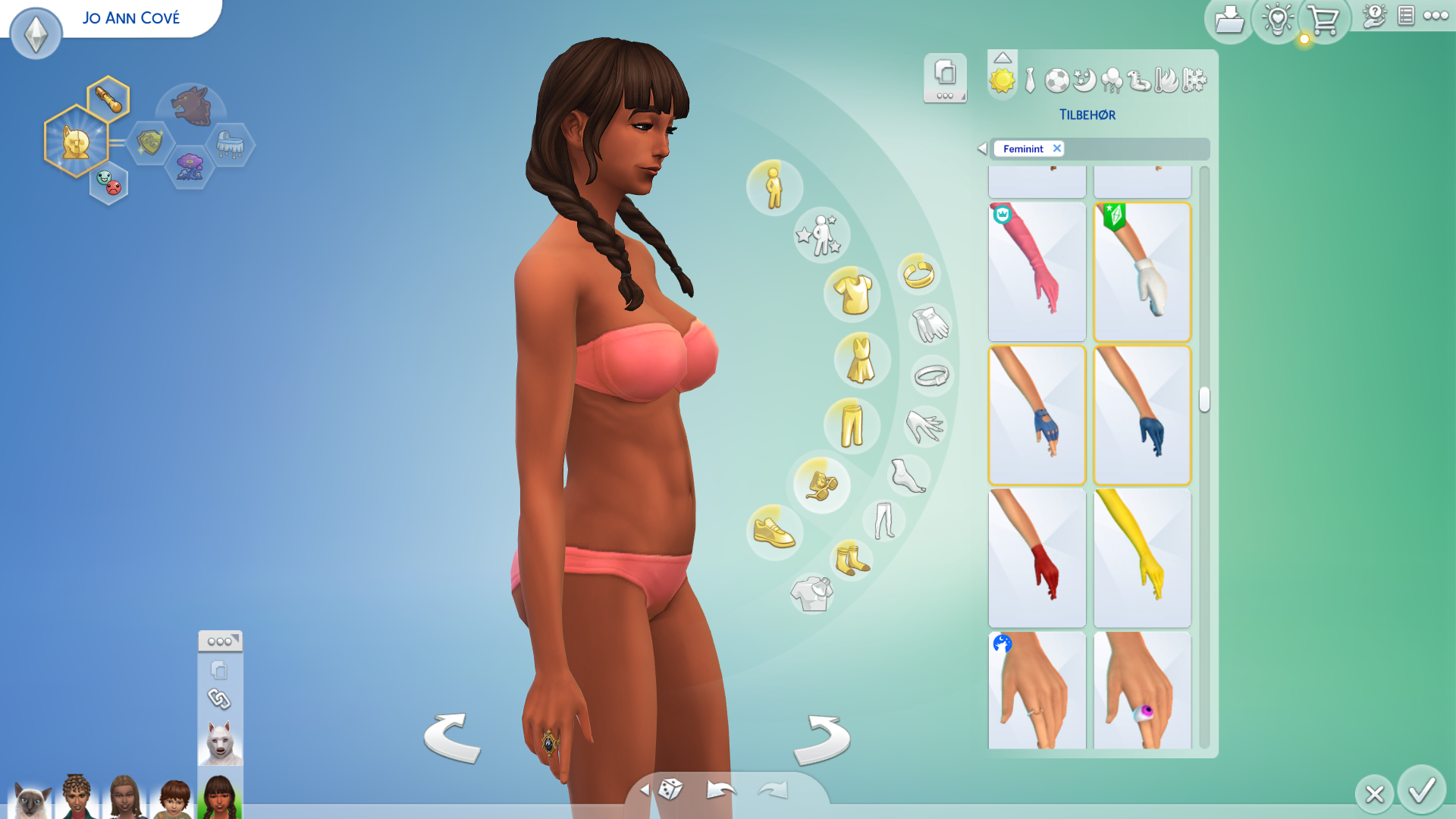Screen dimensions: 1456x819
Task: Pick the blue fingerless glove
Action: tap(1037, 415)
